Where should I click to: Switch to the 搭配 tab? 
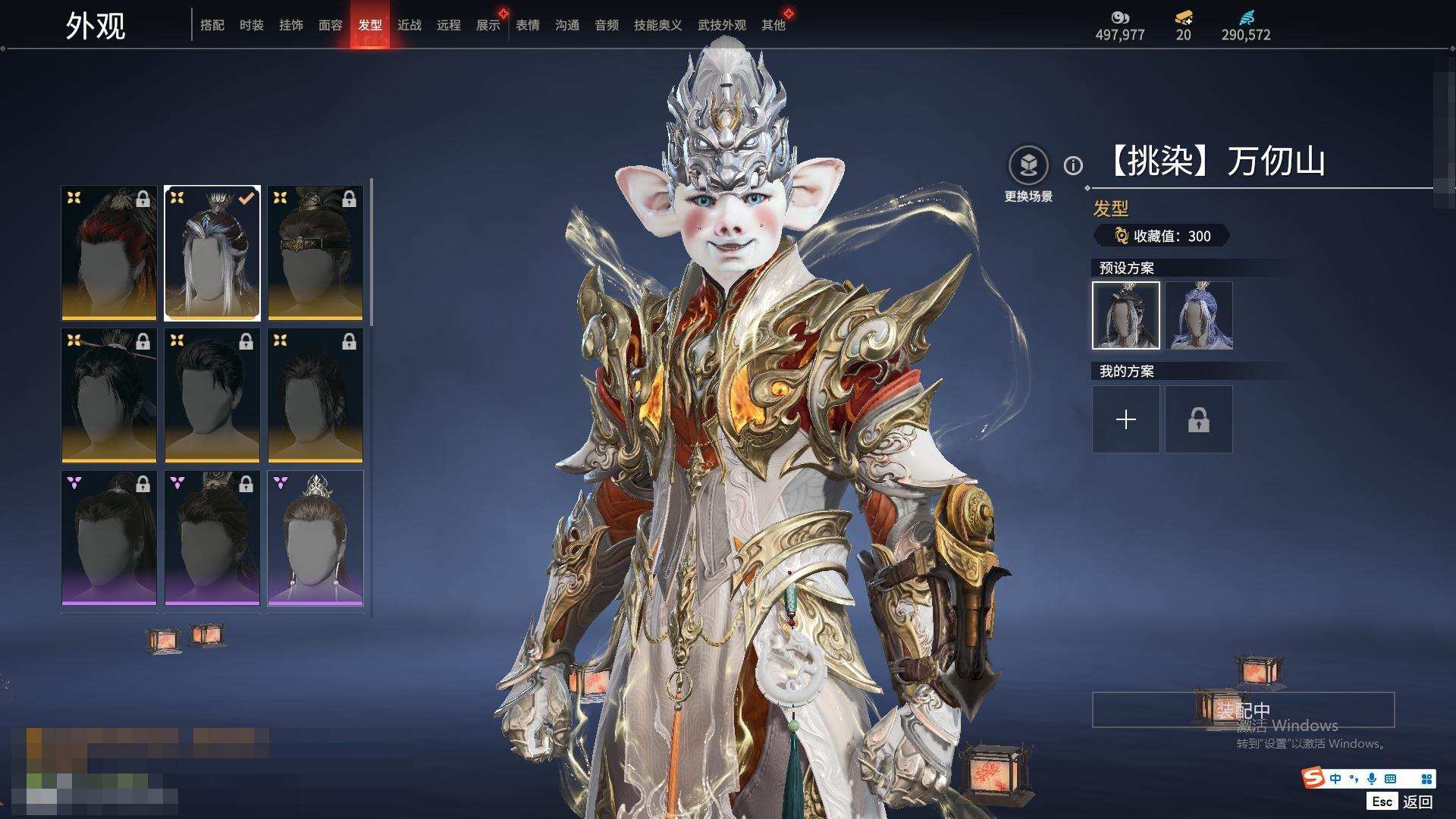[x=212, y=25]
